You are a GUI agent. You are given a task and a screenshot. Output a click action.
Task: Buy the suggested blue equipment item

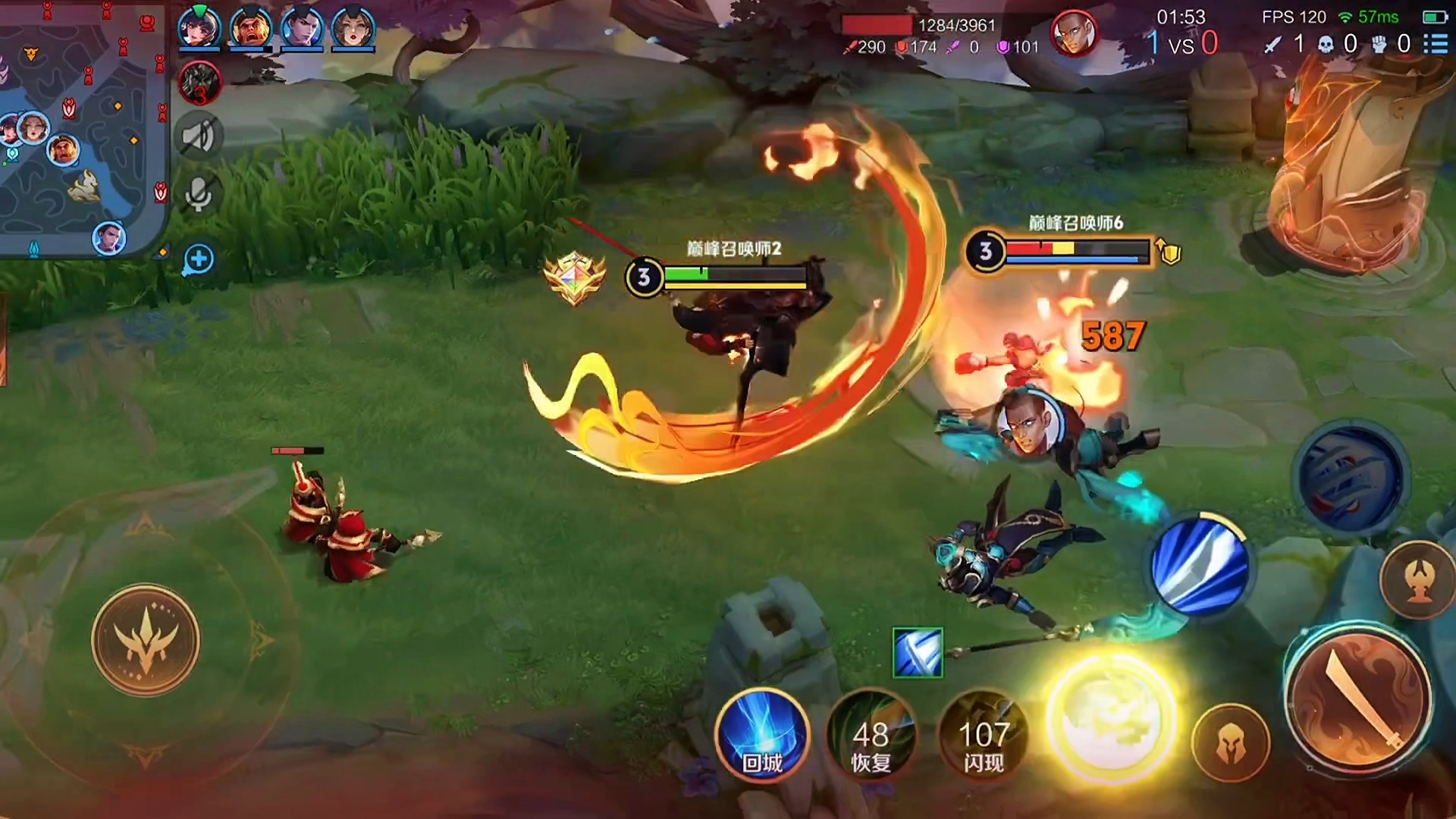pyautogui.click(x=918, y=653)
